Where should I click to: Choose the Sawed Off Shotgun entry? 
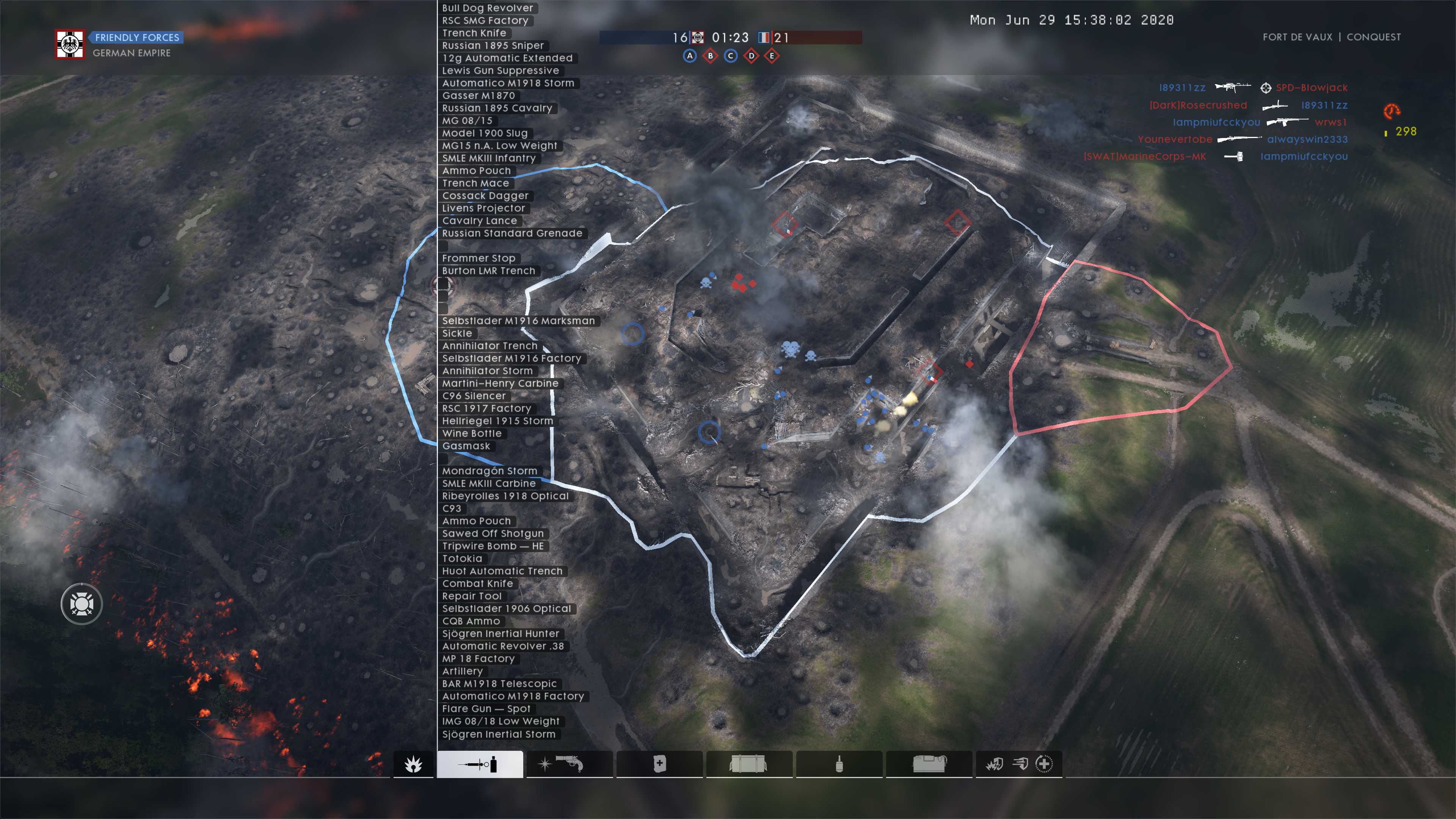click(x=492, y=533)
